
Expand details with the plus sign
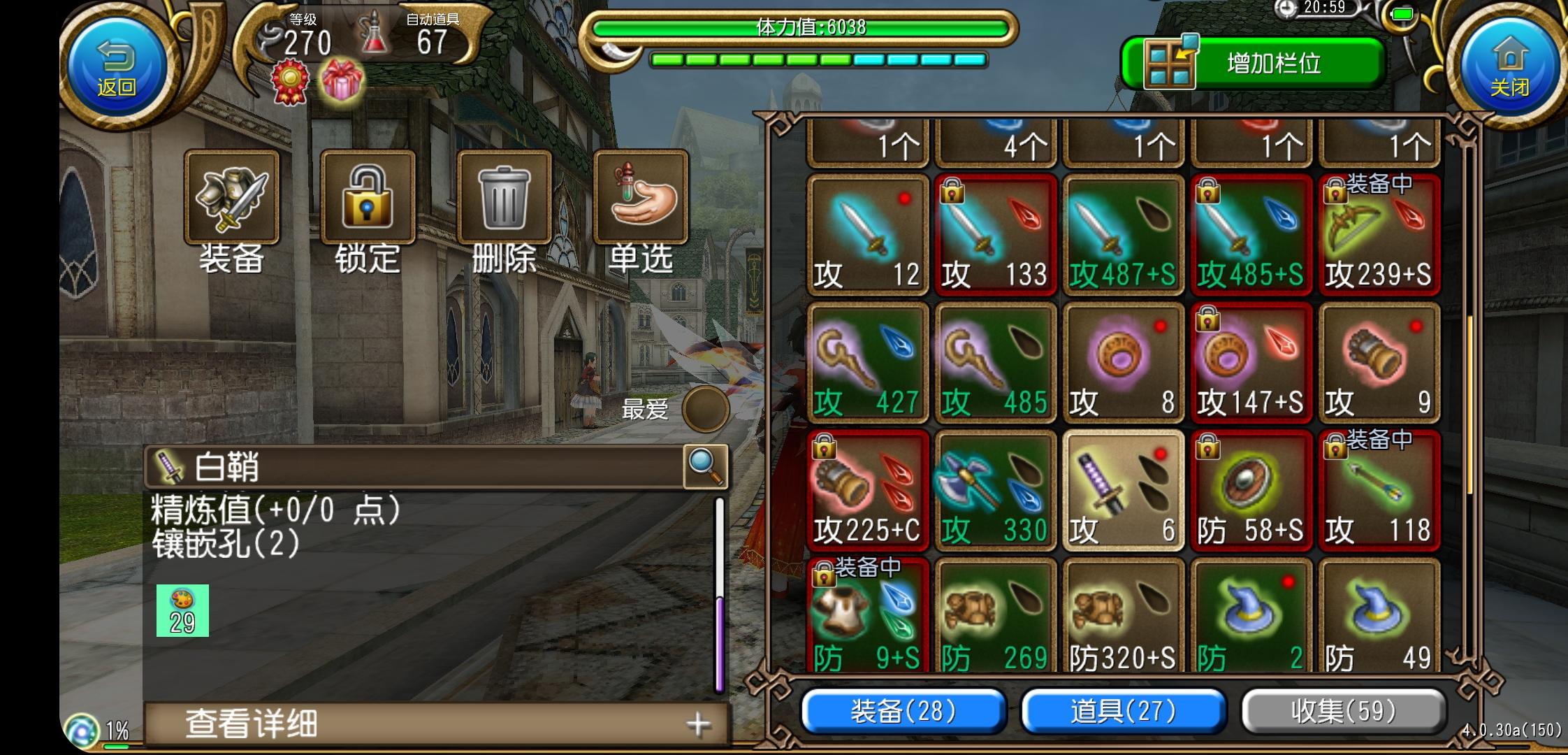pyautogui.click(x=698, y=725)
